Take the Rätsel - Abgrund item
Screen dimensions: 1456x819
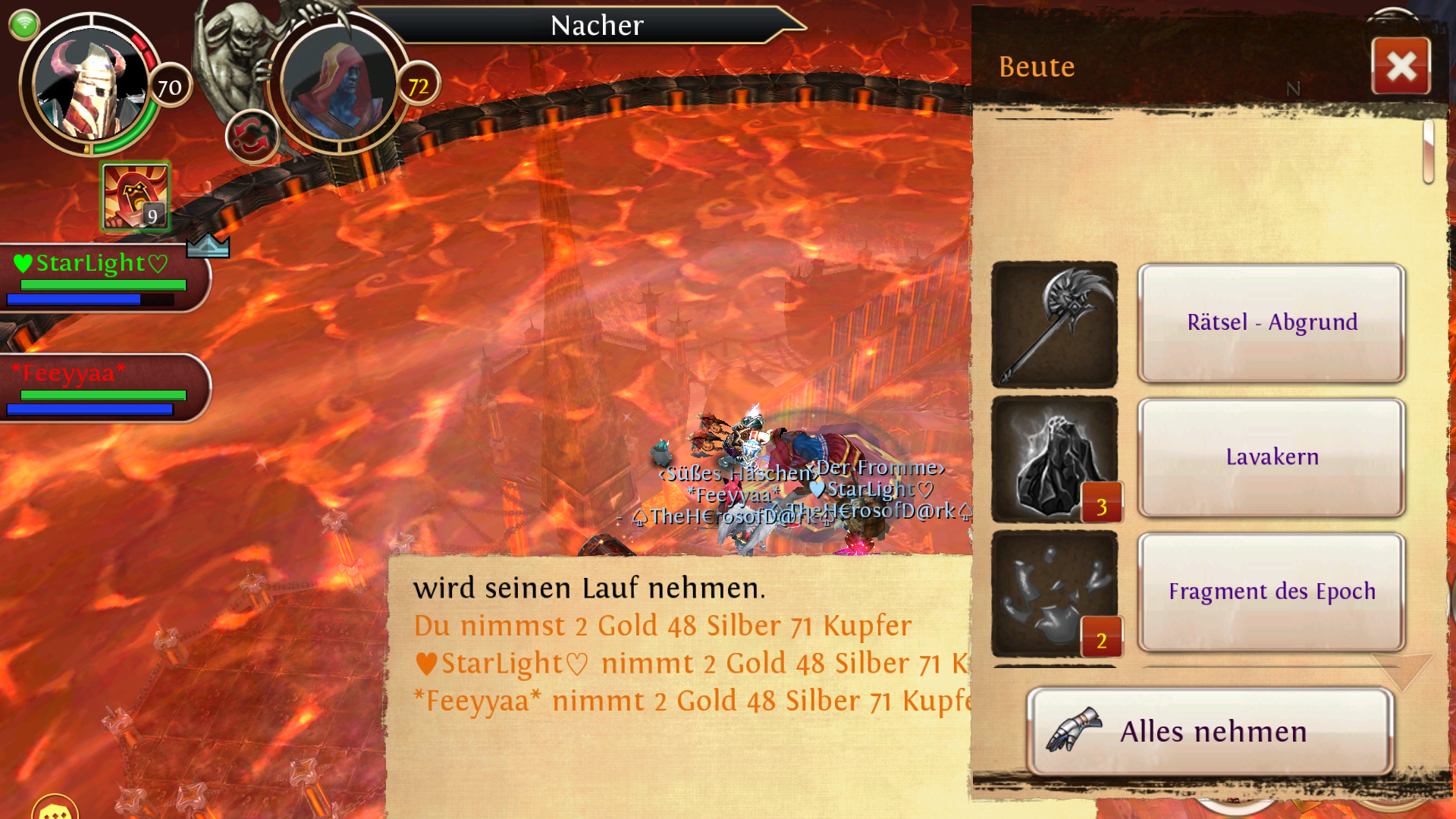point(1272,323)
